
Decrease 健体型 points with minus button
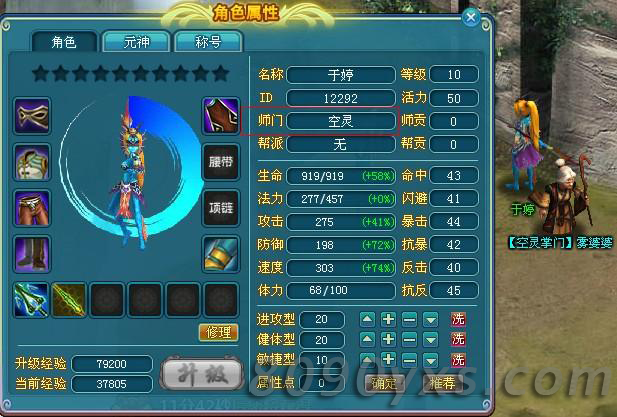pos(409,340)
